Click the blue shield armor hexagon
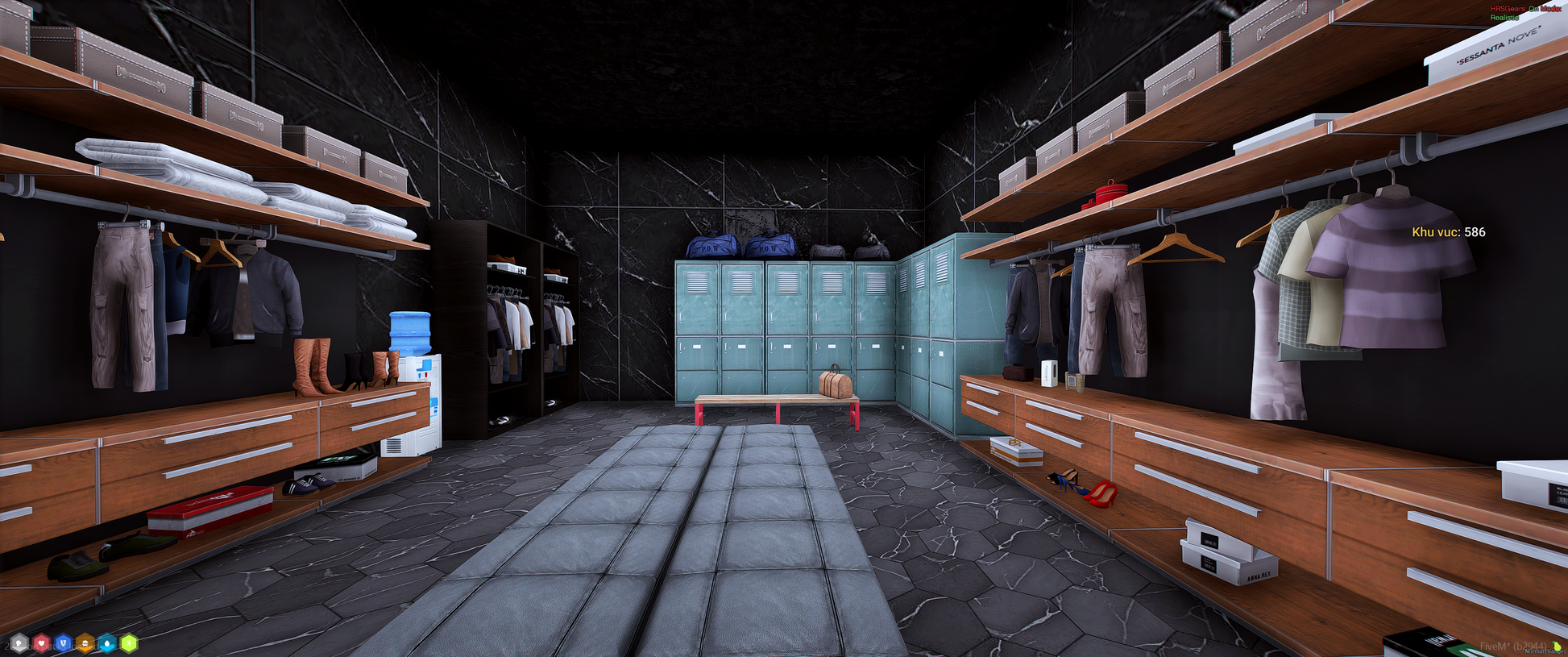Image resolution: width=1568 pixels, height=657 pixels. (63, 643)
